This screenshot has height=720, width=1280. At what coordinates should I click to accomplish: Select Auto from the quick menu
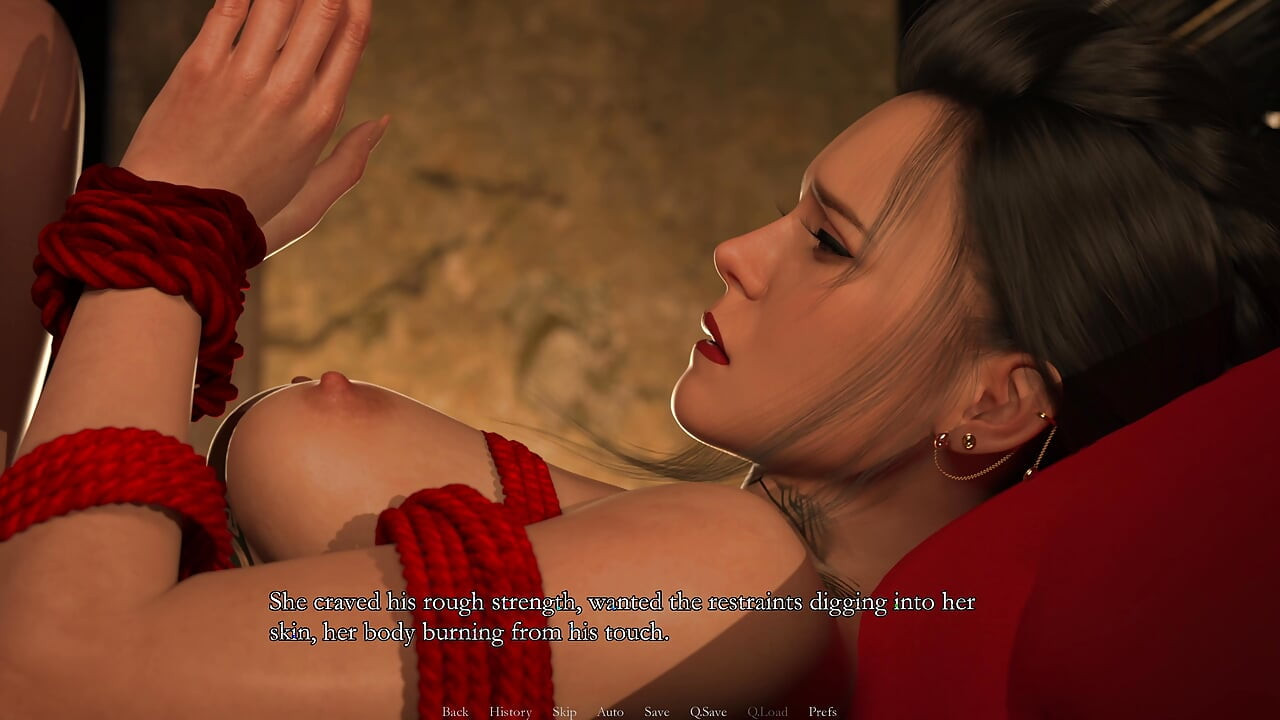[609, 712]
